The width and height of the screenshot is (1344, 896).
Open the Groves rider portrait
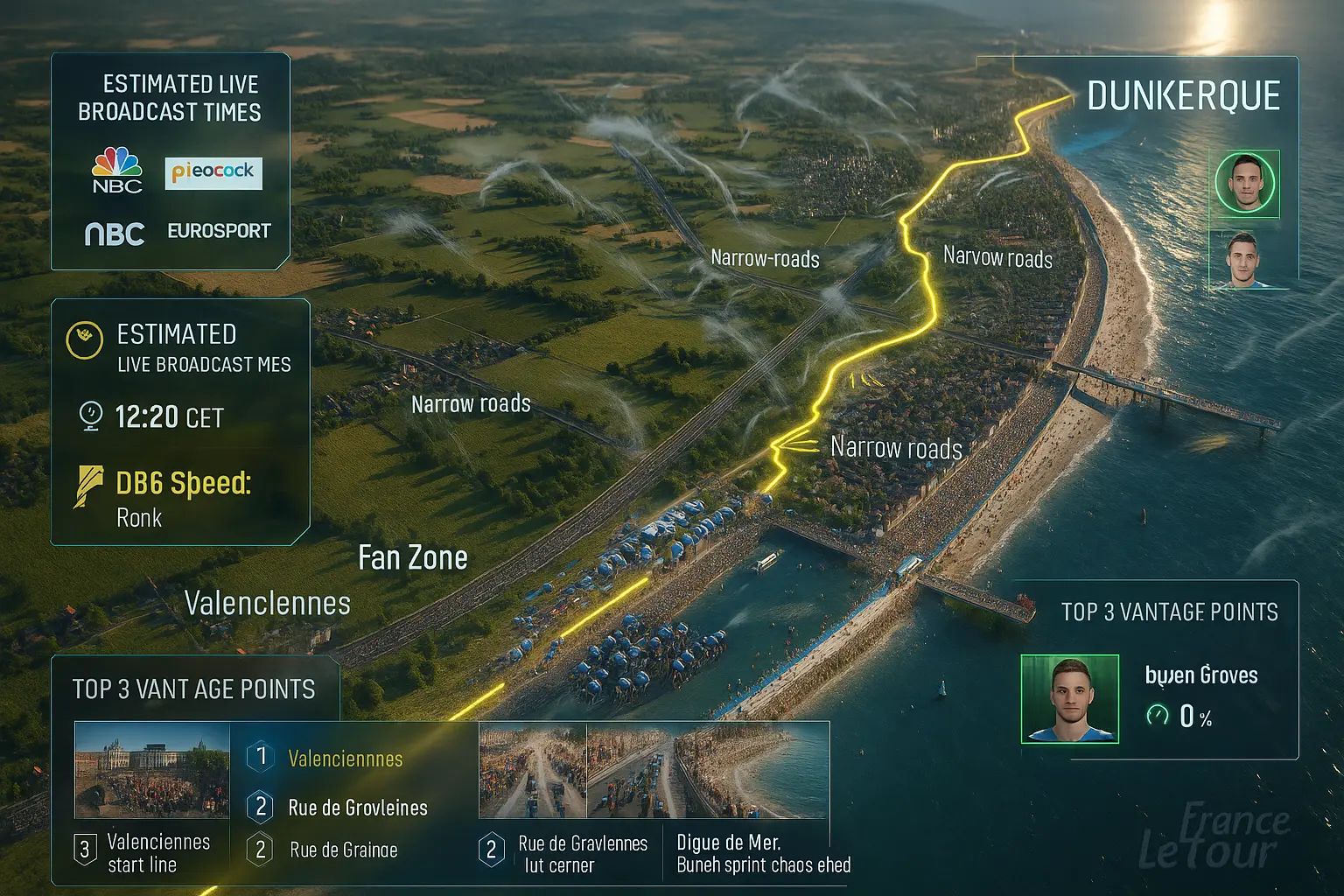tap(1069, 699)
